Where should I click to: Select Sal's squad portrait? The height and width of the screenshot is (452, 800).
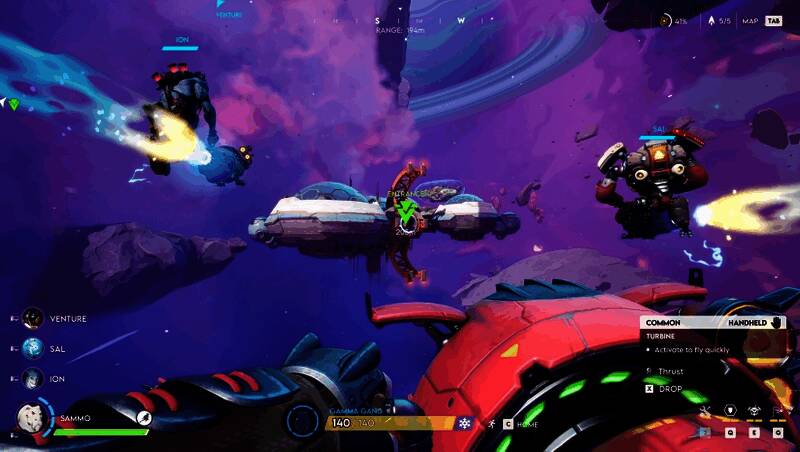pos(33,349)
